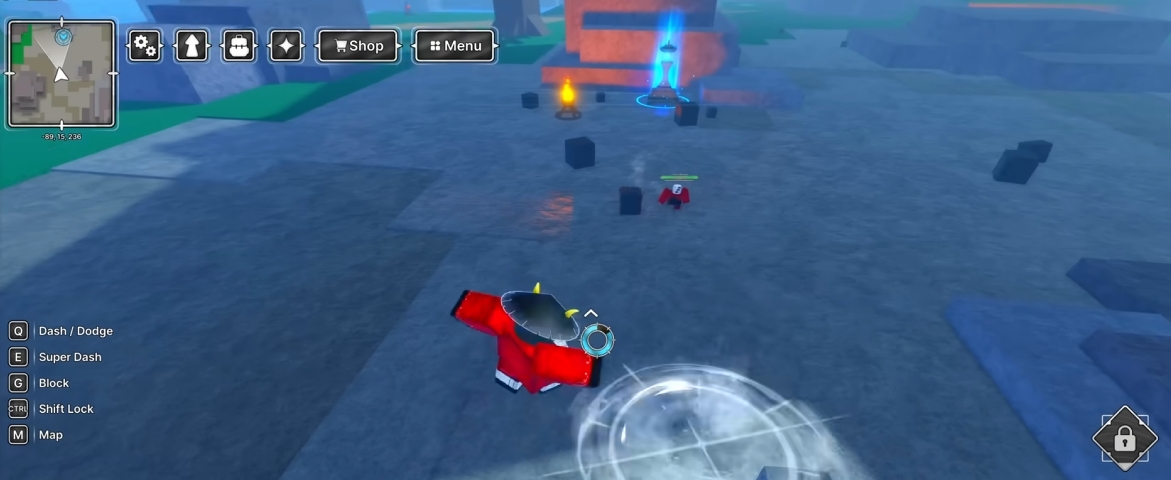Click the up-arrow upgrade icon
1171x480 pixels.
coord(192,46)
